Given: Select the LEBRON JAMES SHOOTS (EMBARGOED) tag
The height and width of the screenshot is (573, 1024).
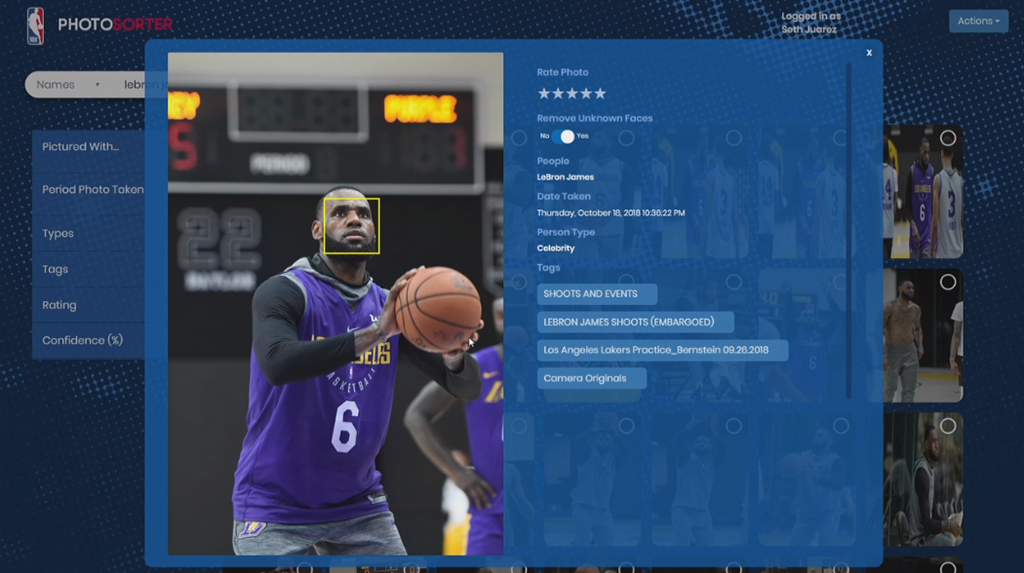Looking at the screenshot, I should point(635,322).
